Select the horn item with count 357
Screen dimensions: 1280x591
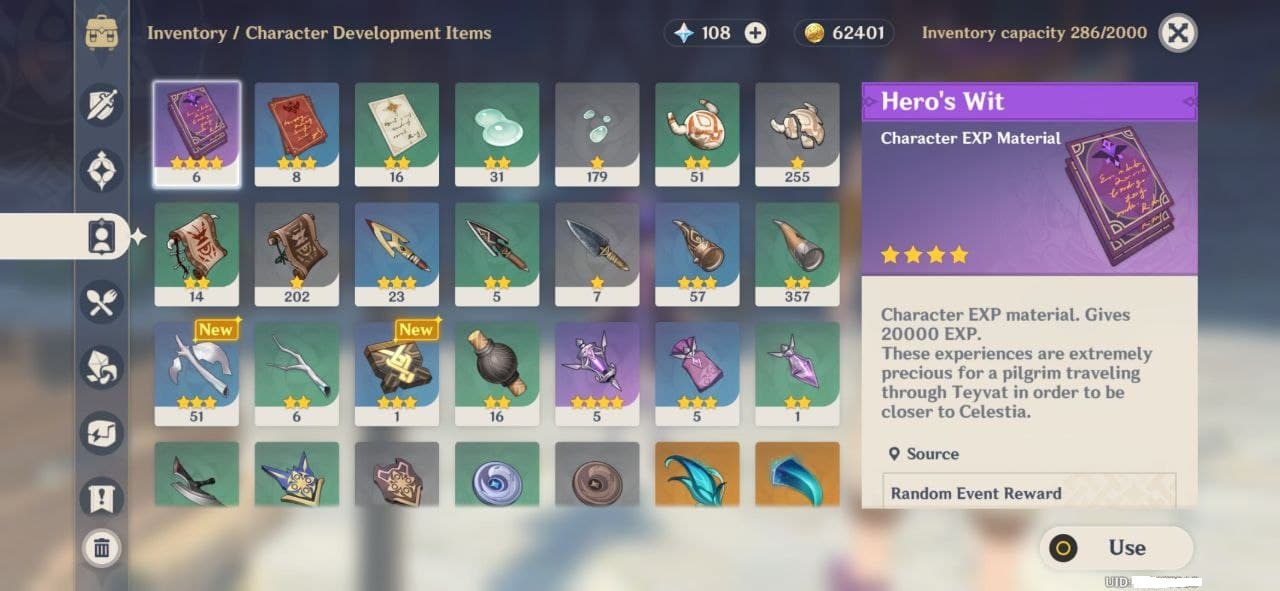[797, 254]
